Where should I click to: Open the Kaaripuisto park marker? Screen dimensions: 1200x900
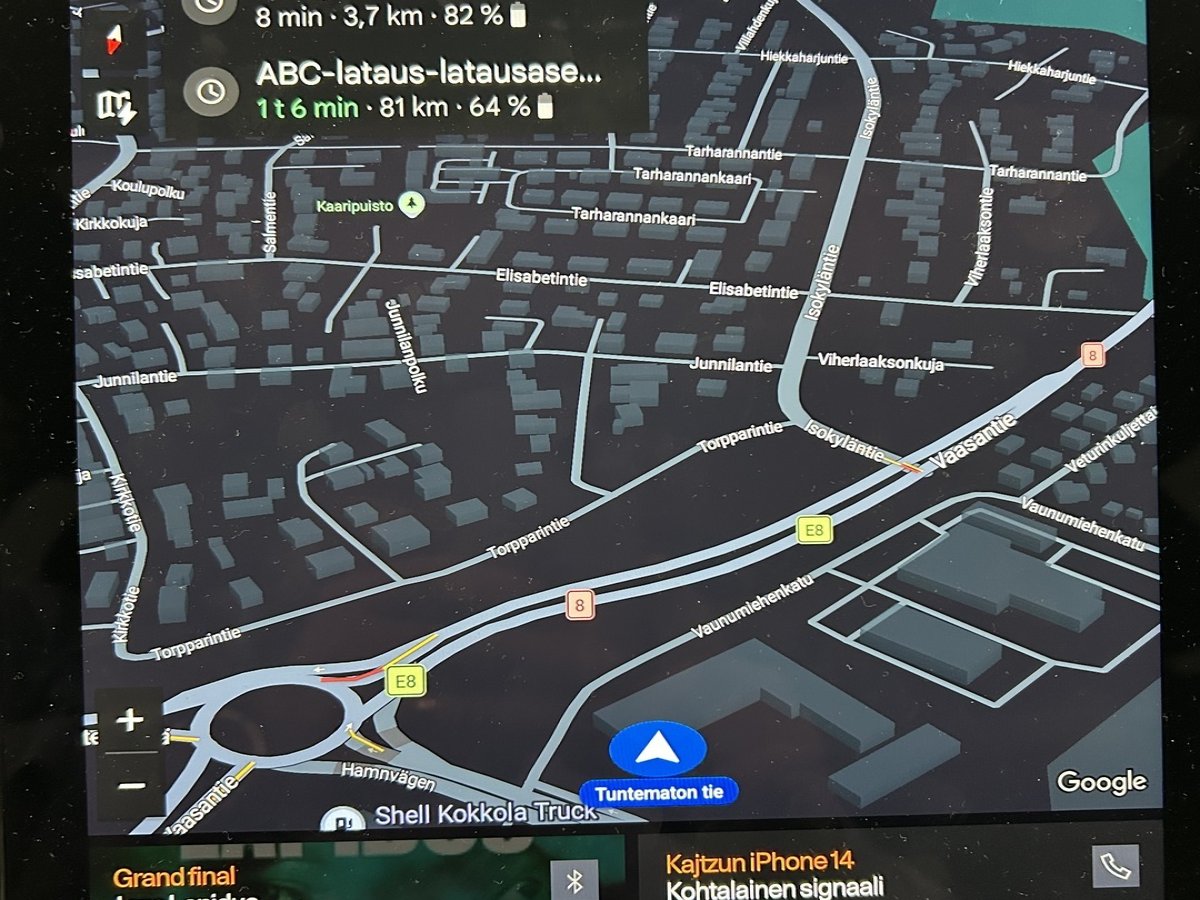pos(411,205)
